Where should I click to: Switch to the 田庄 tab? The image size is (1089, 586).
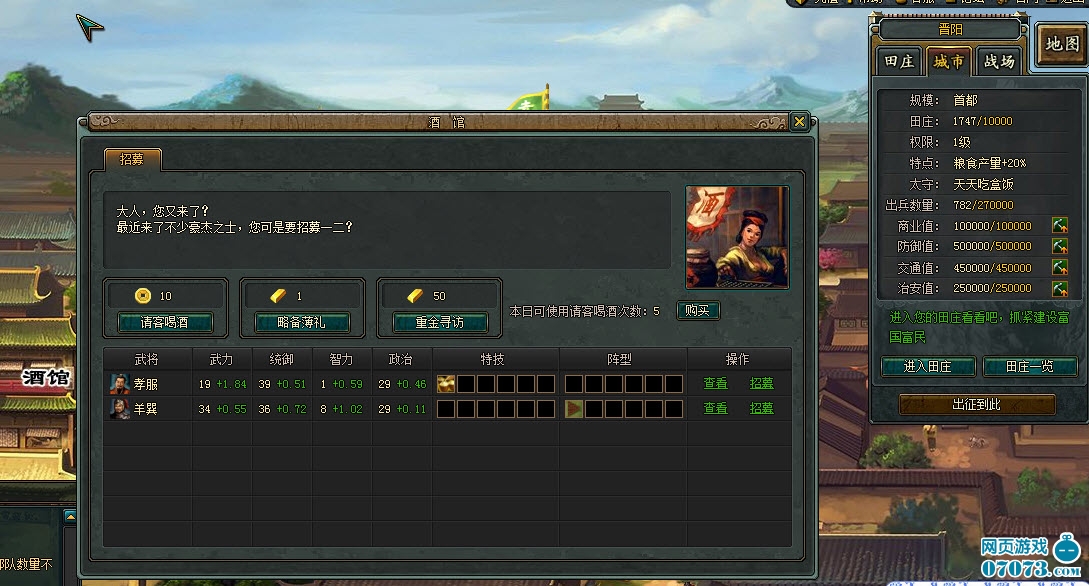click(900, 62)
